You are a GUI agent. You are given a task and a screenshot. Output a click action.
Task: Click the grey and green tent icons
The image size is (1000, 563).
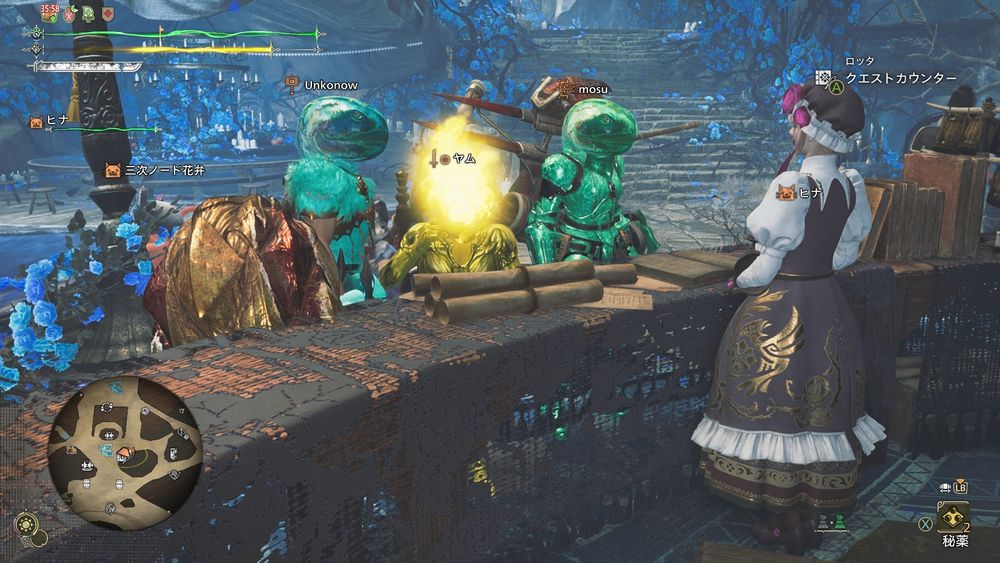(x=829, y=521)
